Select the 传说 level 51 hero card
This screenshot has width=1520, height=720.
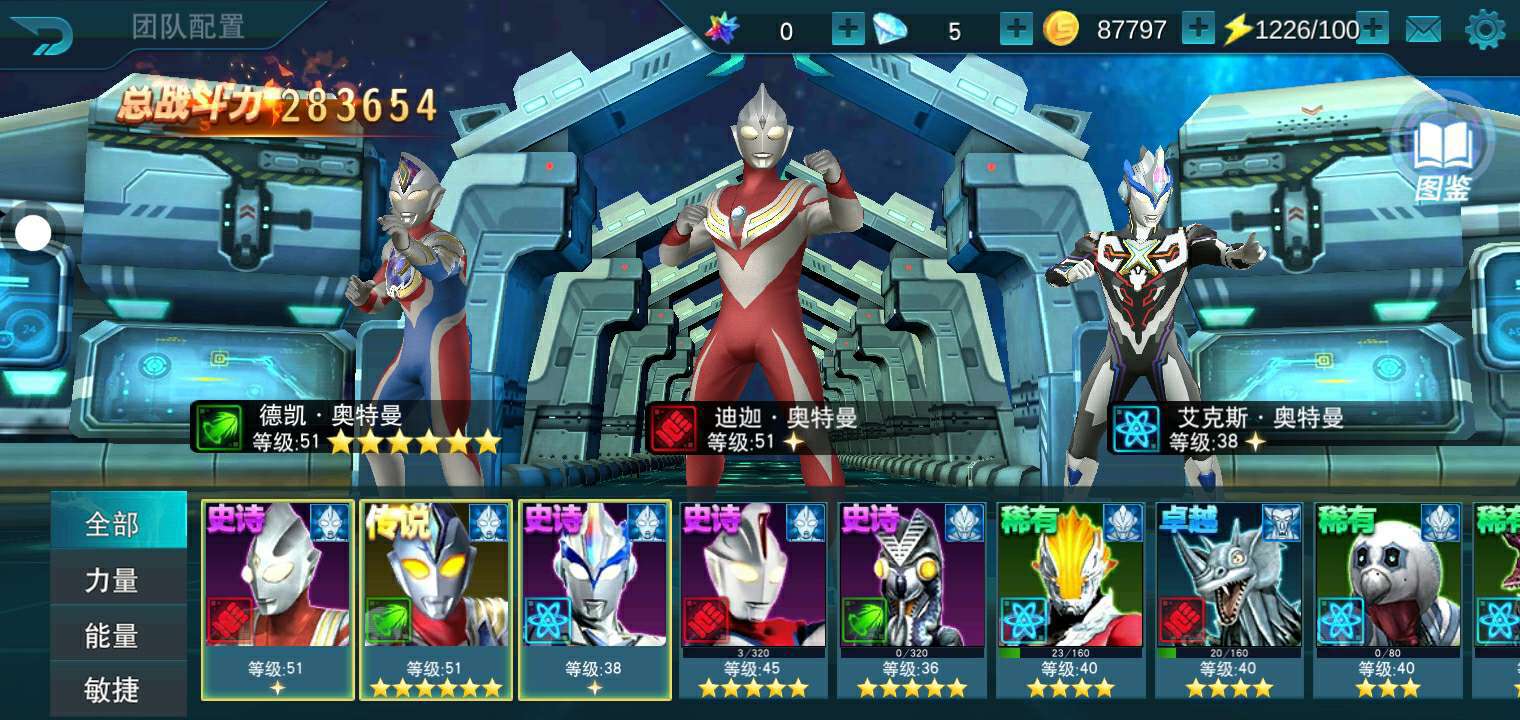[435, 598]
